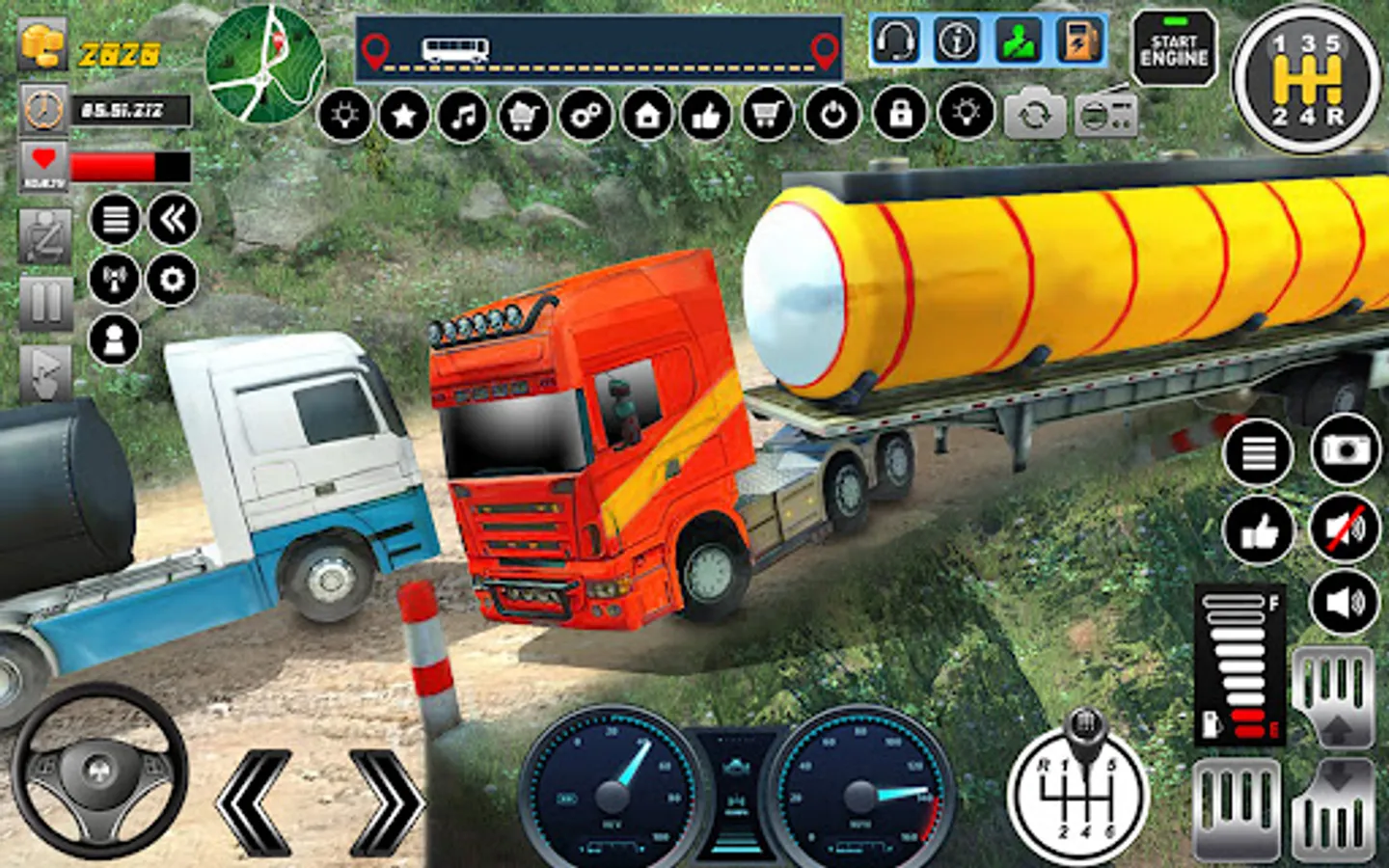Switch view with the camera rotate icon
Viewport: 1389px width, 868px height.
pos(1034,116)
